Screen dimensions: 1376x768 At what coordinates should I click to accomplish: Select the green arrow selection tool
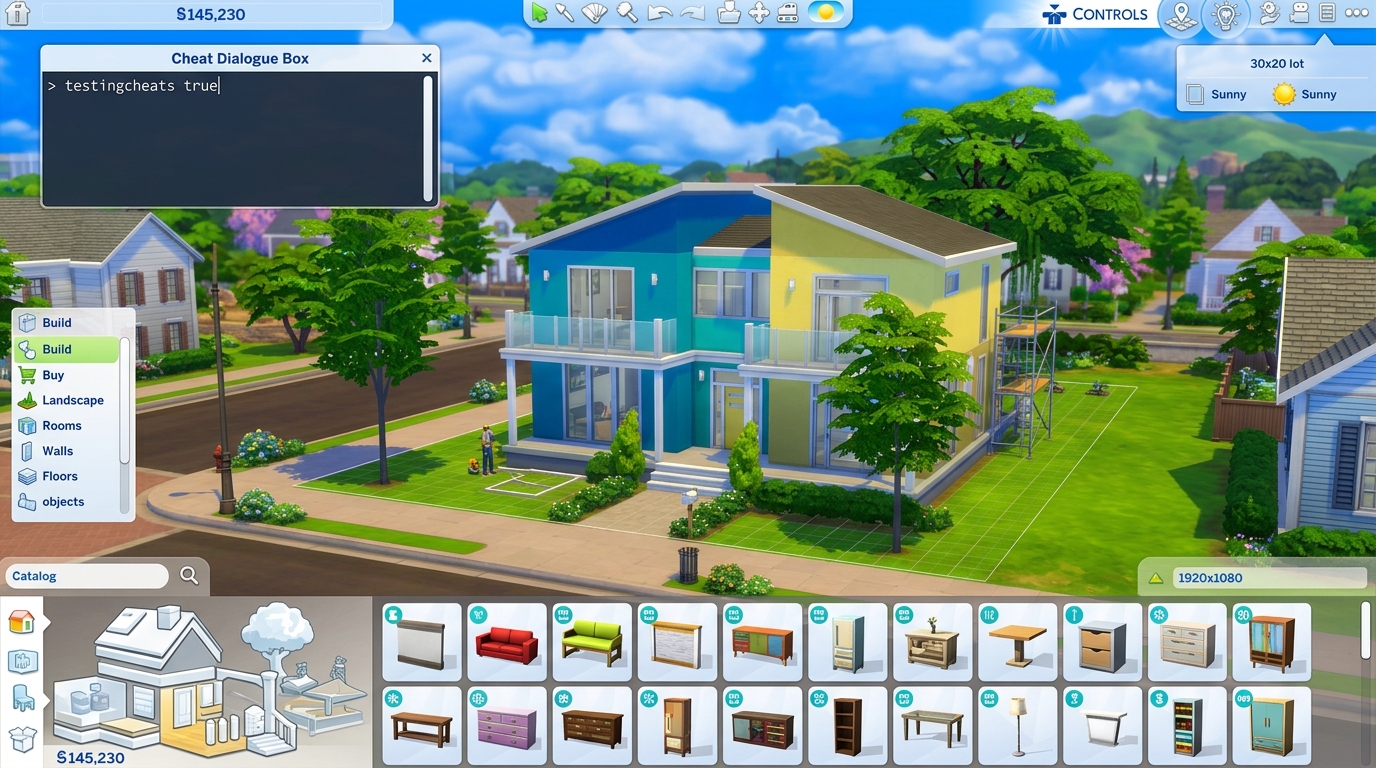tap(540, 13)
